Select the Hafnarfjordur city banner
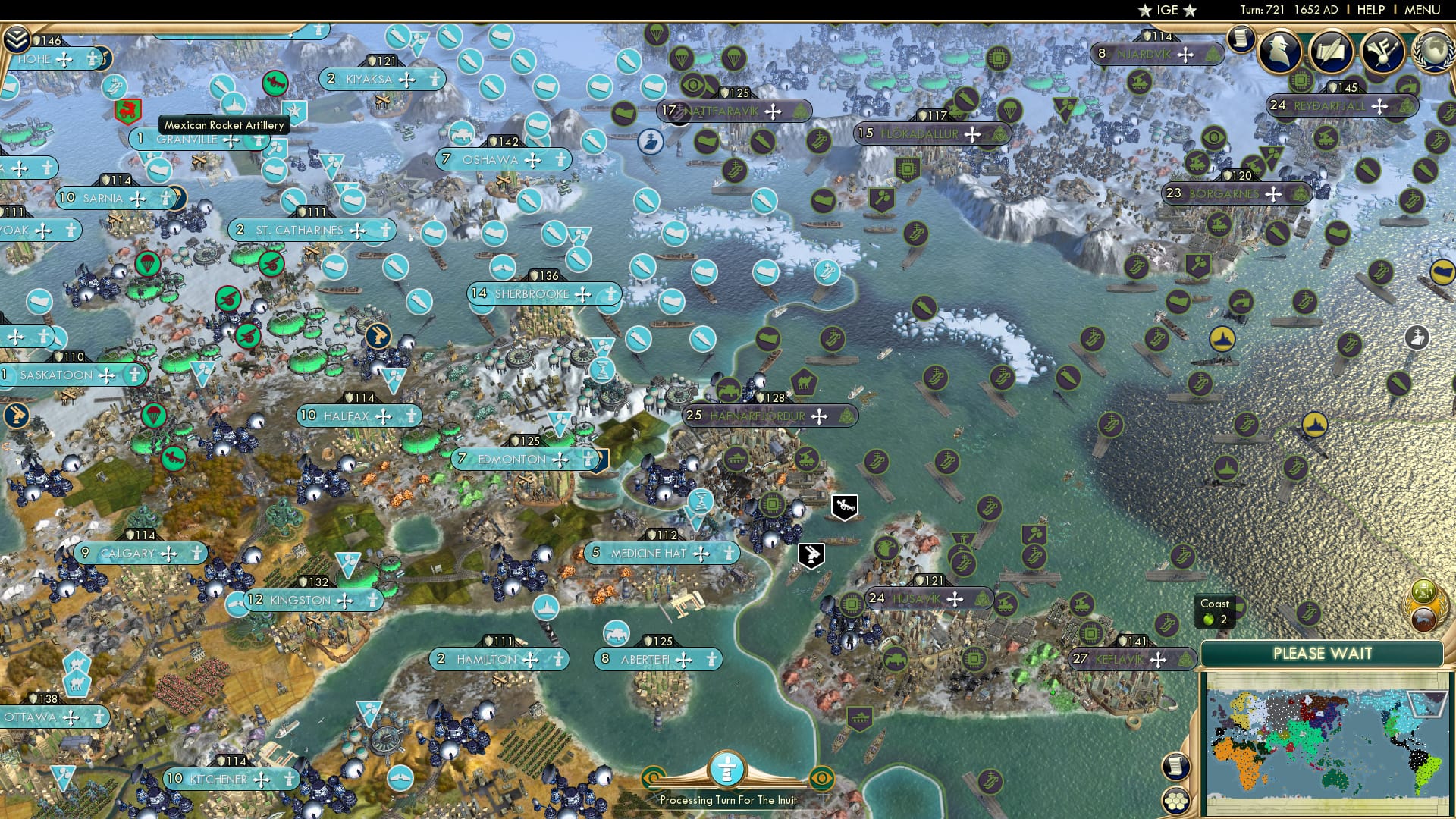The height and width of the screenshot is (819, 1456). [x=758, y=416]
